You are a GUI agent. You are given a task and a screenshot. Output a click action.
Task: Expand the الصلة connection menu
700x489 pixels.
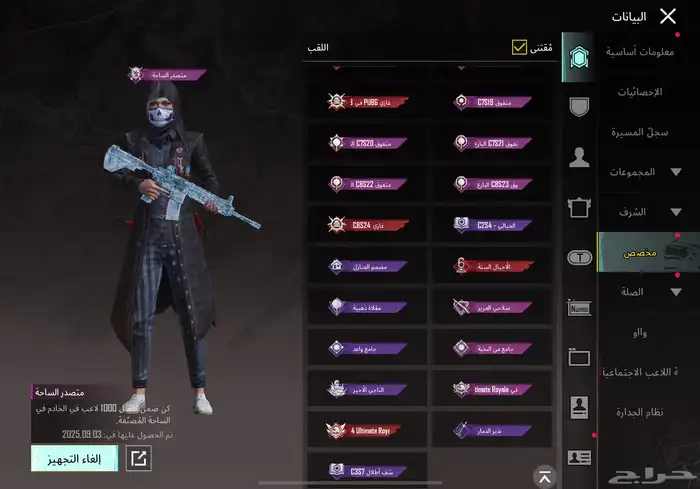tap(646, 292)
